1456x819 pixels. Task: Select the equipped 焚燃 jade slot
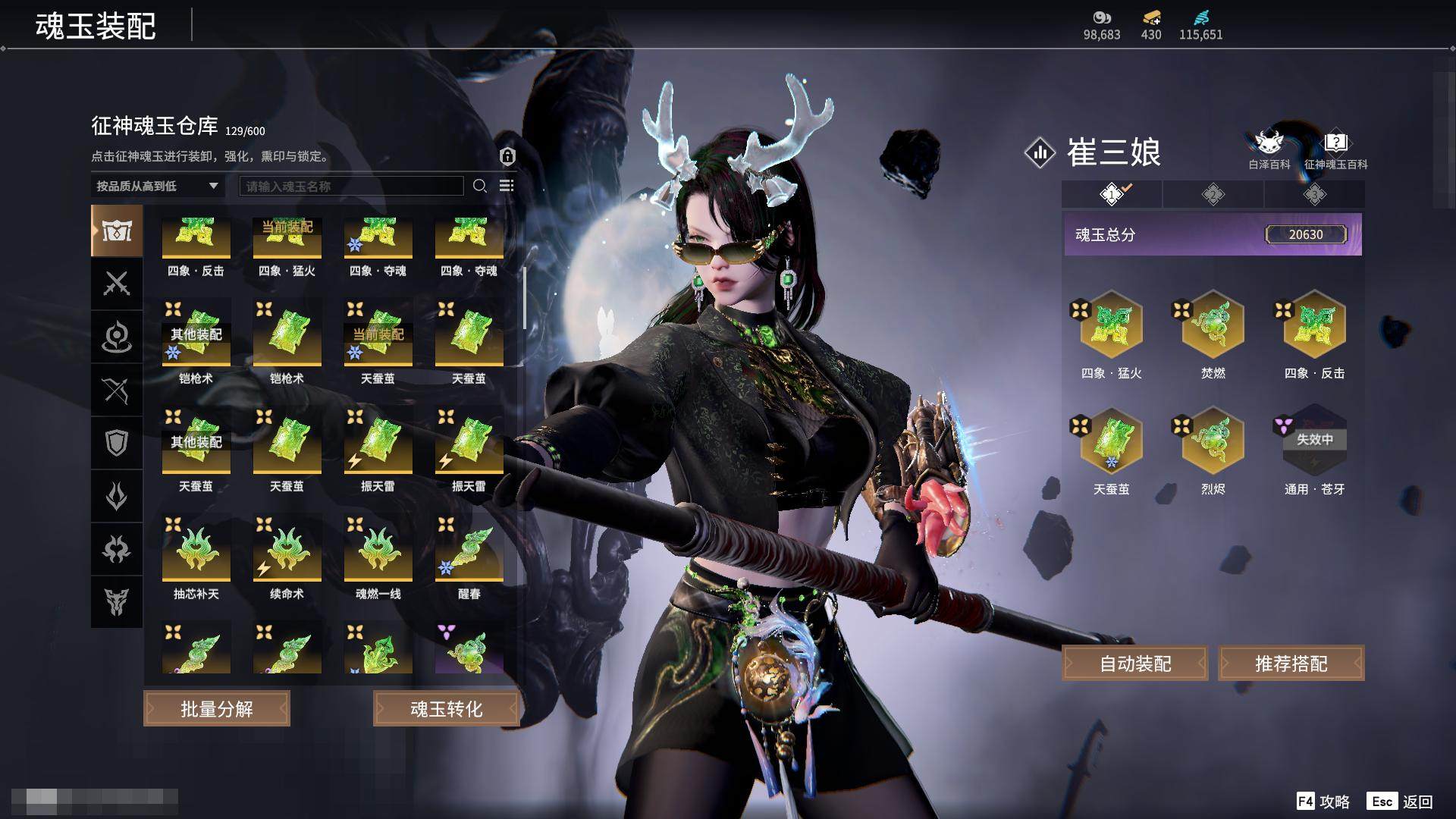pos(1213,326)
